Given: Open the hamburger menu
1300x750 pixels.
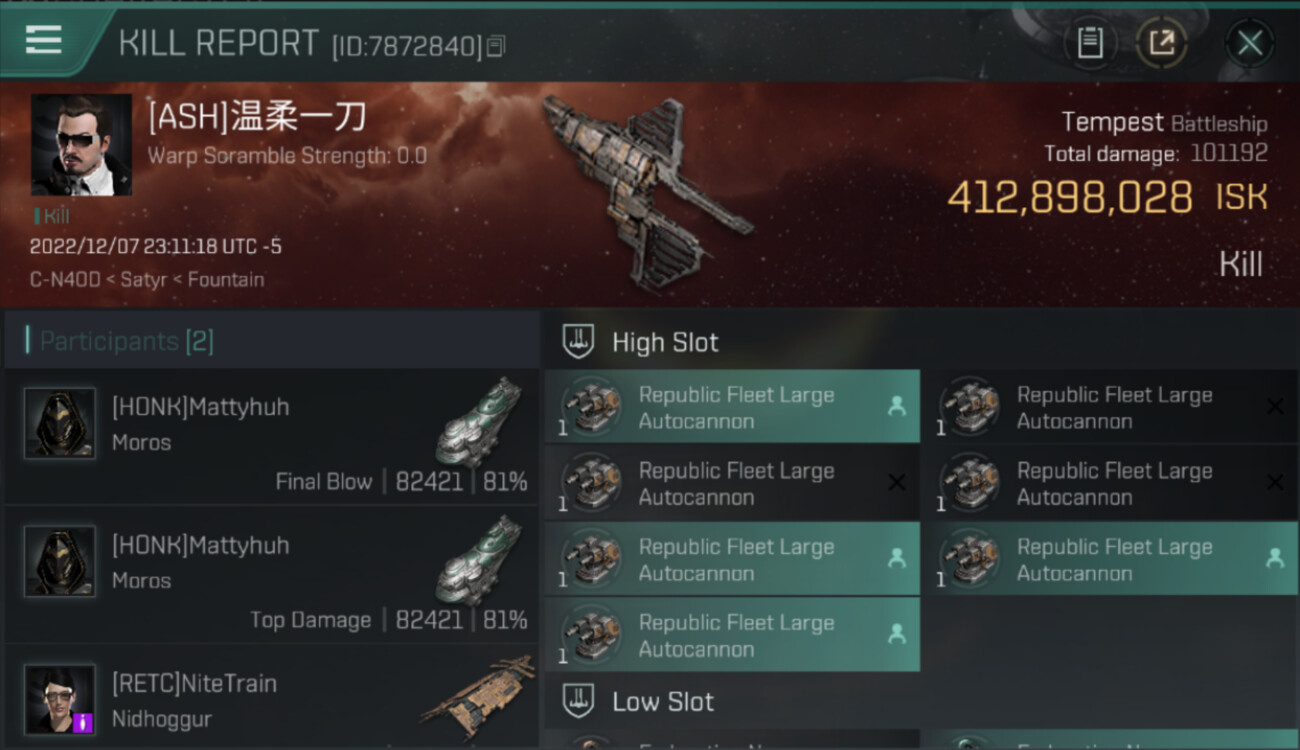Looking at the screenshot, I should [x=43, y=40].
